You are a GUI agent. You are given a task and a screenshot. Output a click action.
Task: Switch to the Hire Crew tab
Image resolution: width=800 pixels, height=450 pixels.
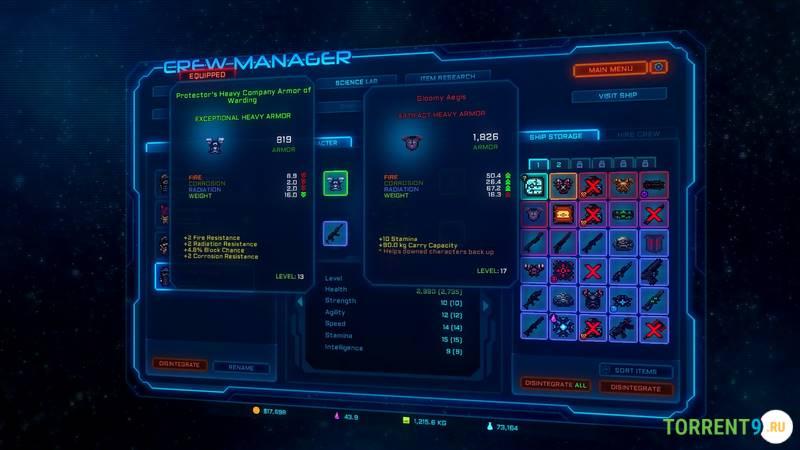[x=638, y=135]
